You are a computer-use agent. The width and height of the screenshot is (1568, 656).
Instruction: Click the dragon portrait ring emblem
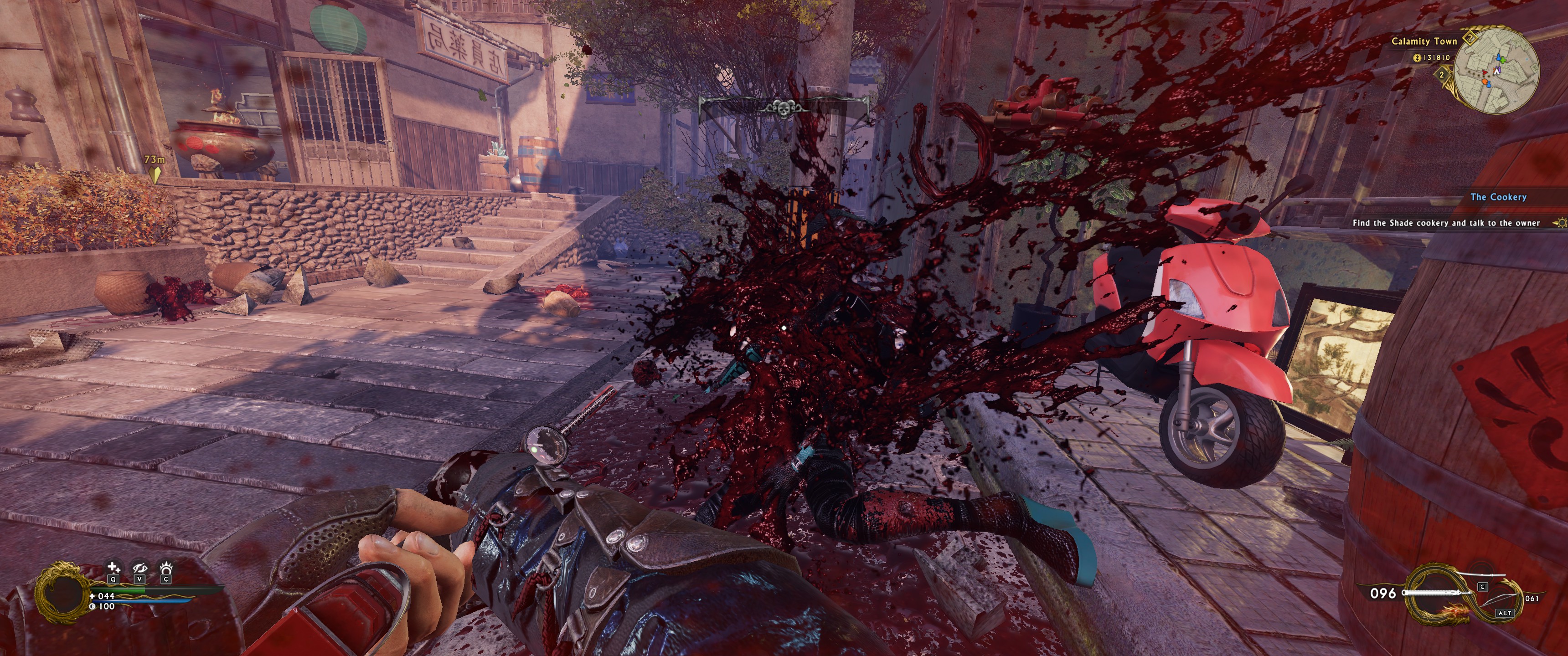[x=61, y=591]
